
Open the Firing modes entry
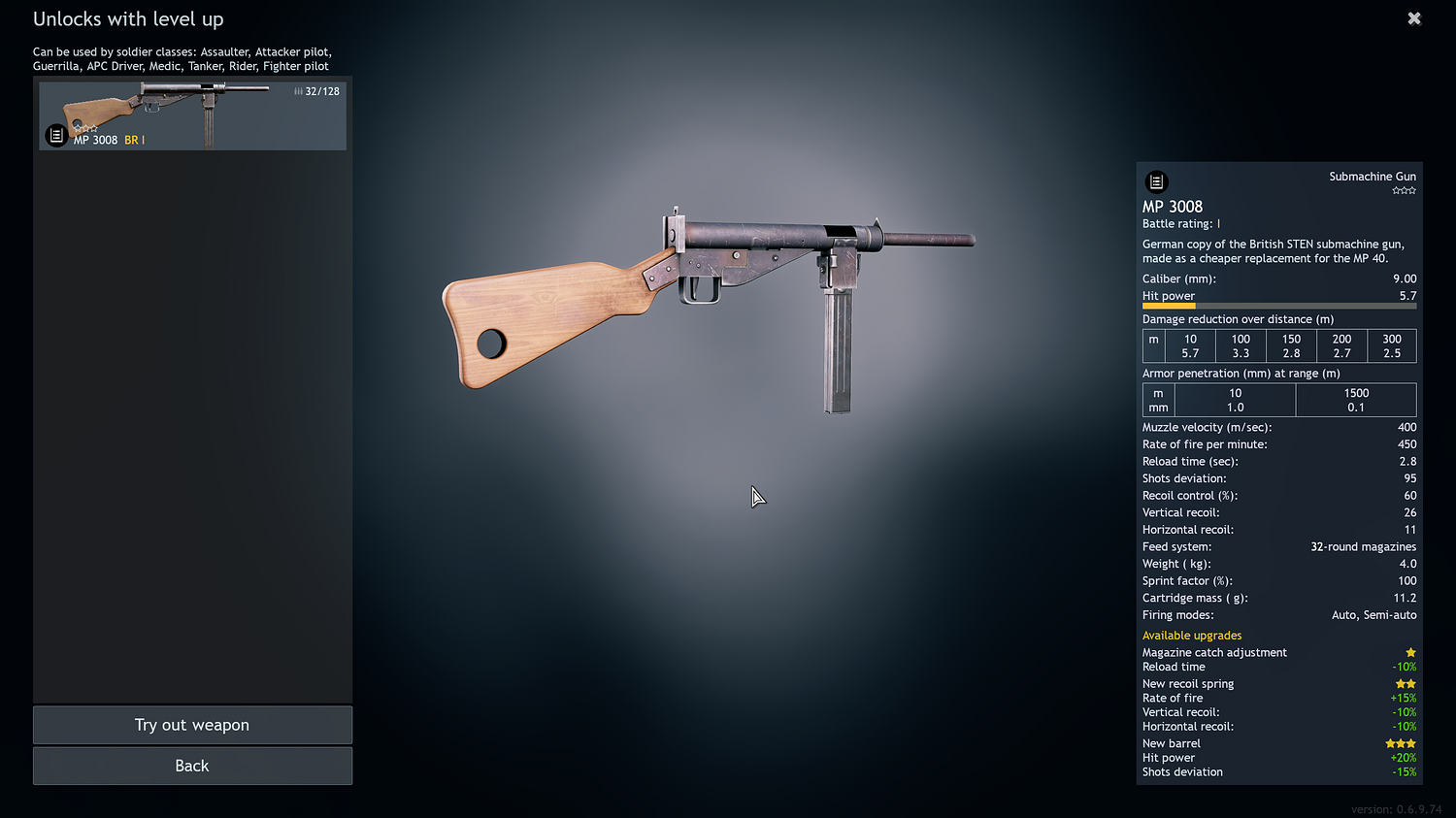coord(1177,614)
